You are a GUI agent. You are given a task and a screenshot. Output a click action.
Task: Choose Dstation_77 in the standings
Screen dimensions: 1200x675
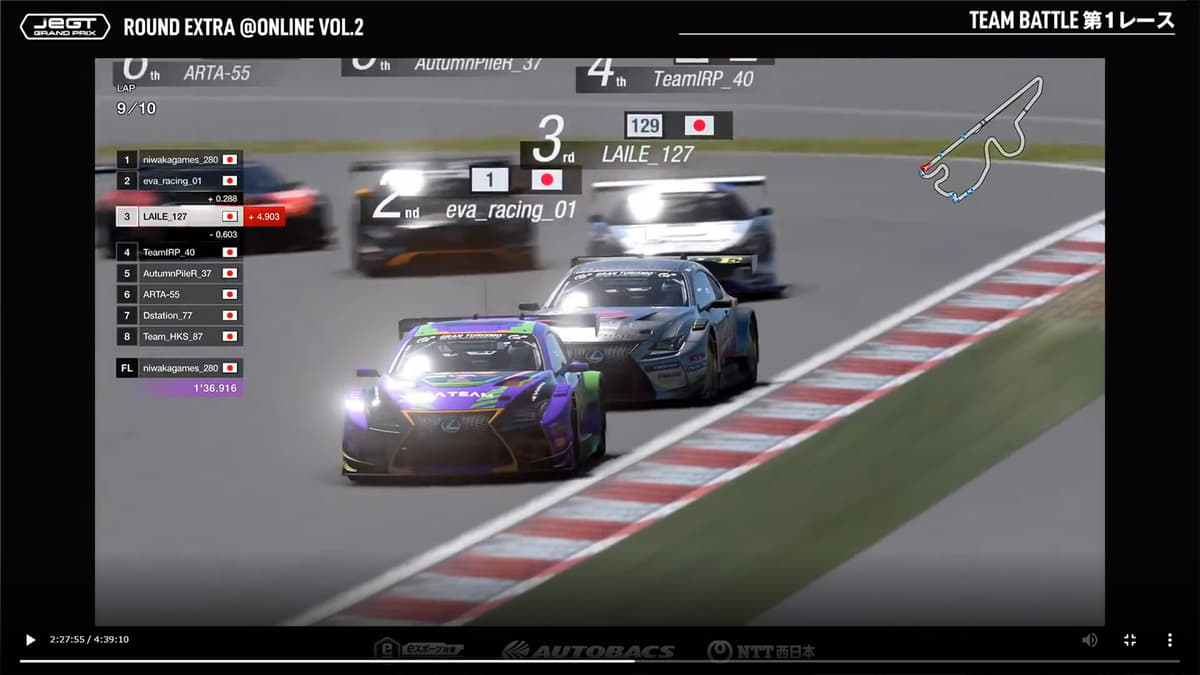pos(180,315)
